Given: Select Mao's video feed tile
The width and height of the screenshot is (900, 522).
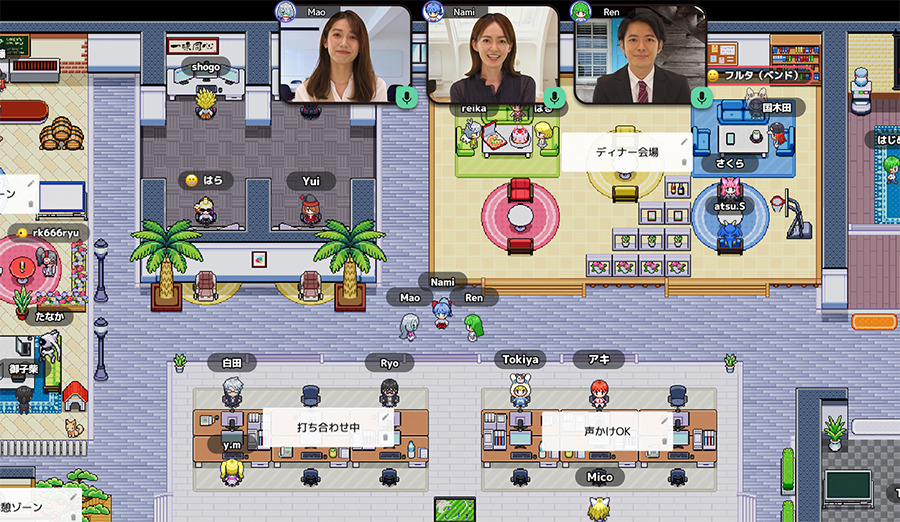Looking at the screenshot, I should pos(345,55).
